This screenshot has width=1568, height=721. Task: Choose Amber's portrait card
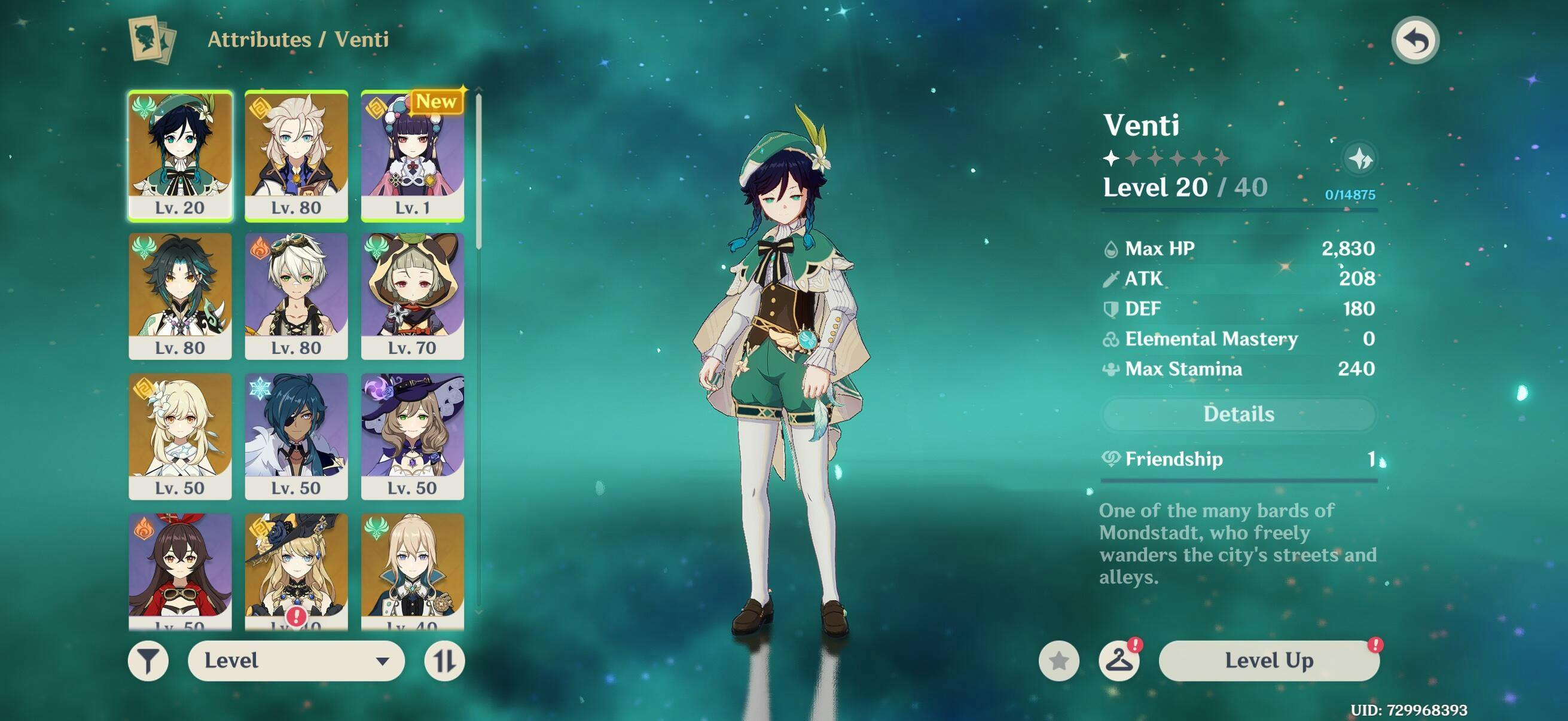pyautogui.click(x=180, y=569)
